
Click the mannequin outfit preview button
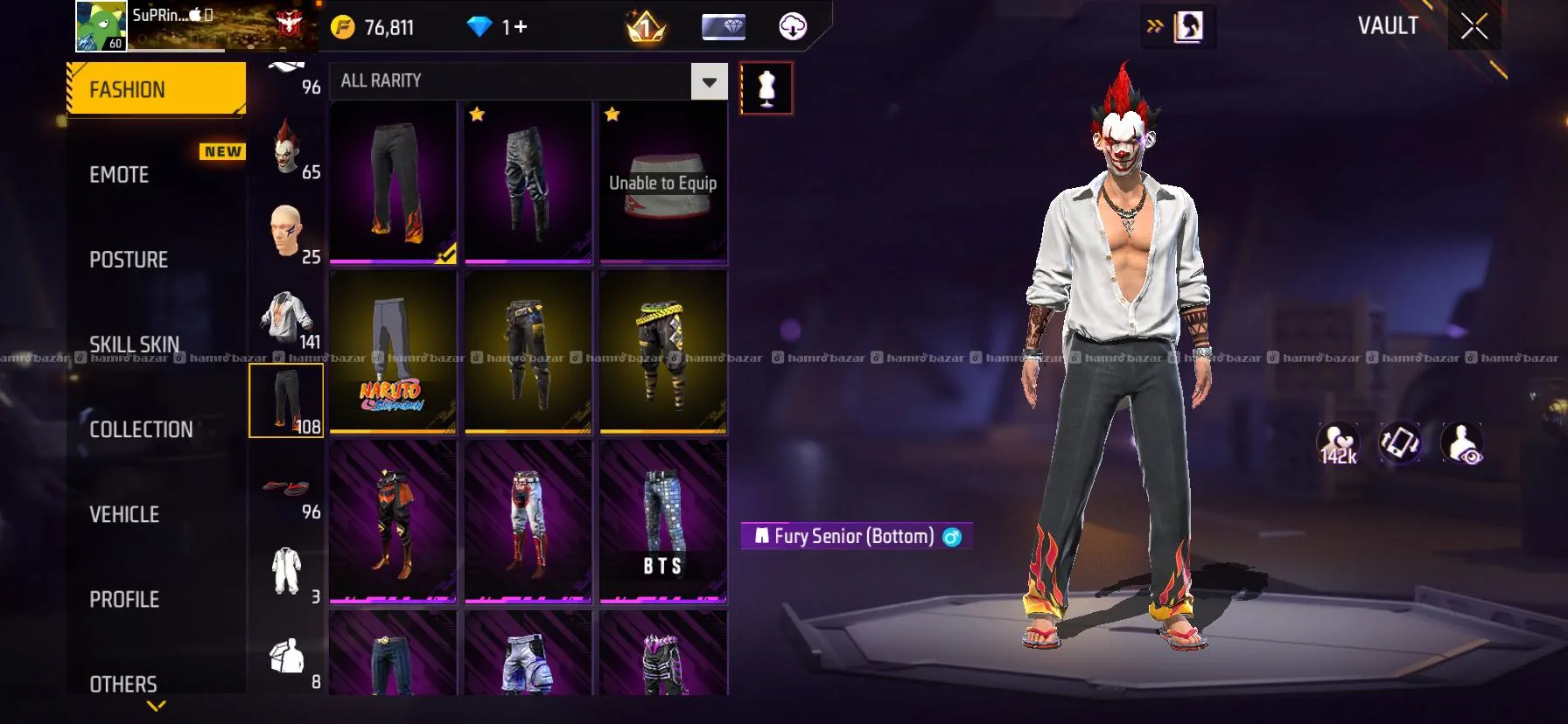coord(766,88)
